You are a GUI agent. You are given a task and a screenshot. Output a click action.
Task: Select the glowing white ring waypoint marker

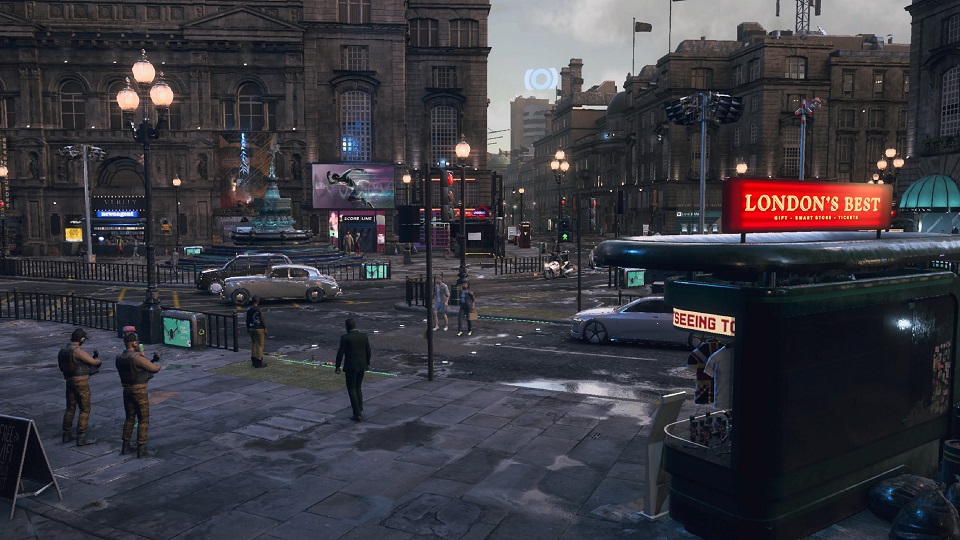541,79
